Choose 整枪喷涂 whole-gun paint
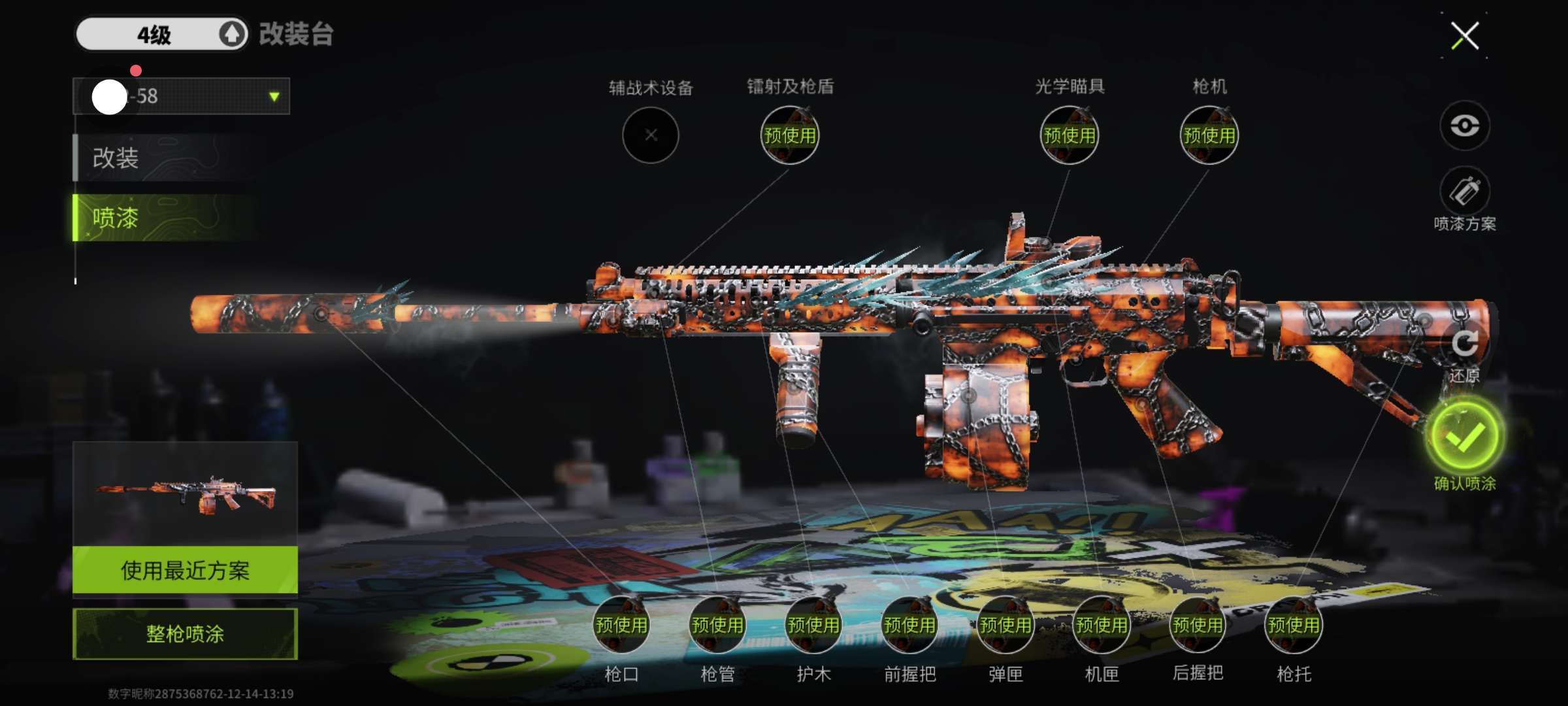The height and width of the screenshot is (706, 1568). click(185, 633)
